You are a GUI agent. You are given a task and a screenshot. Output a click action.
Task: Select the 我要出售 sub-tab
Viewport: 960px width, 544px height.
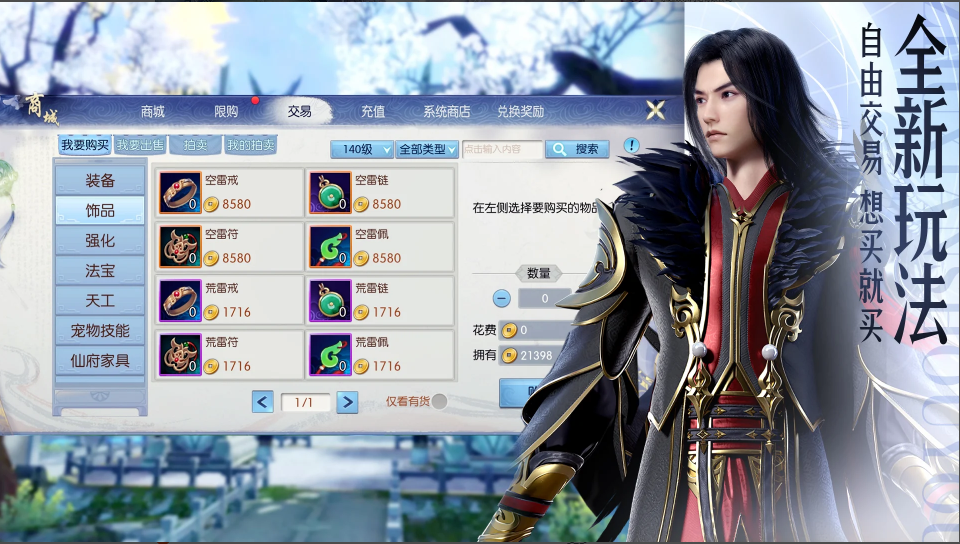140,145
